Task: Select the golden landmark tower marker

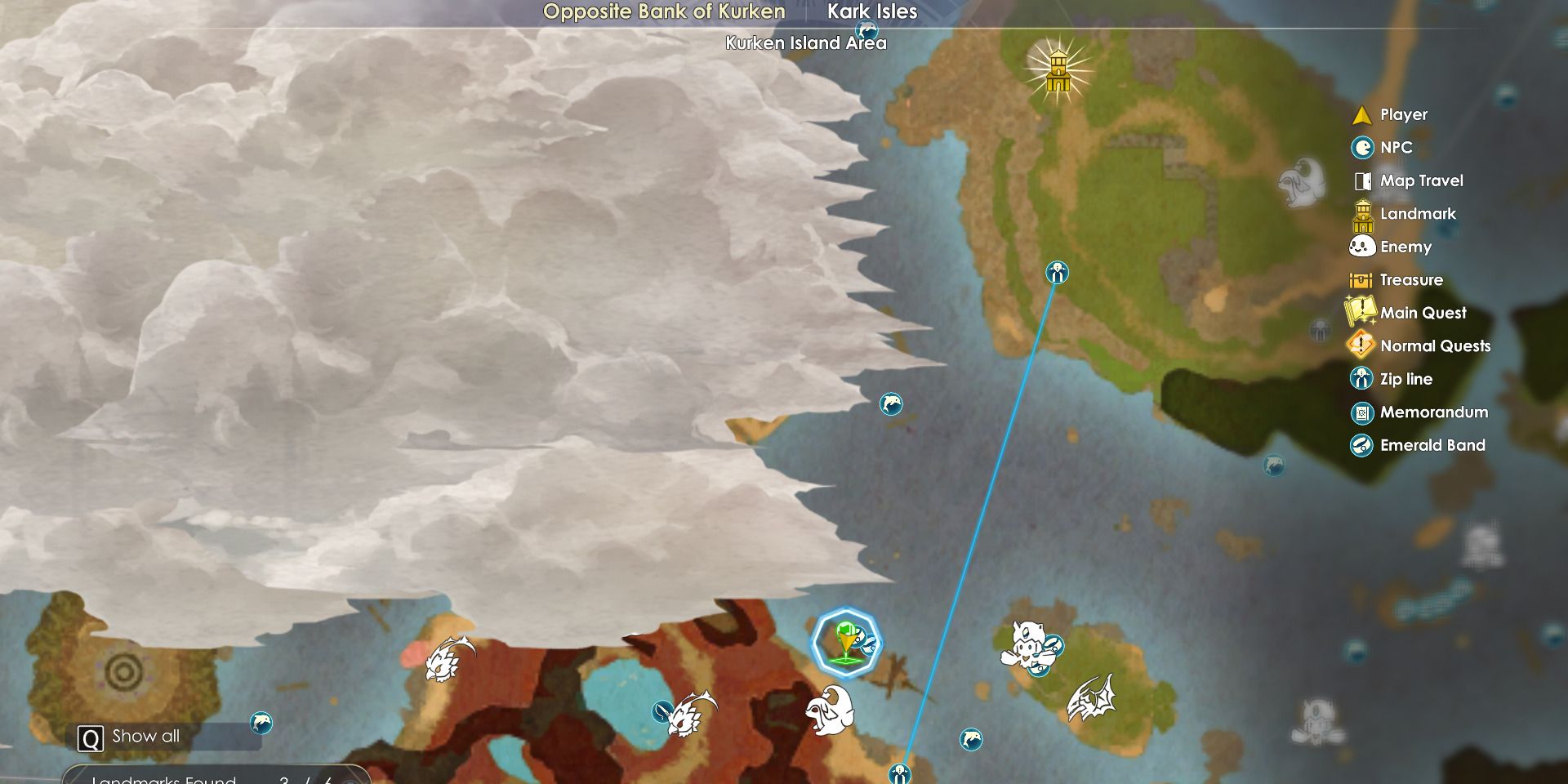Action: pos(1058,71)
